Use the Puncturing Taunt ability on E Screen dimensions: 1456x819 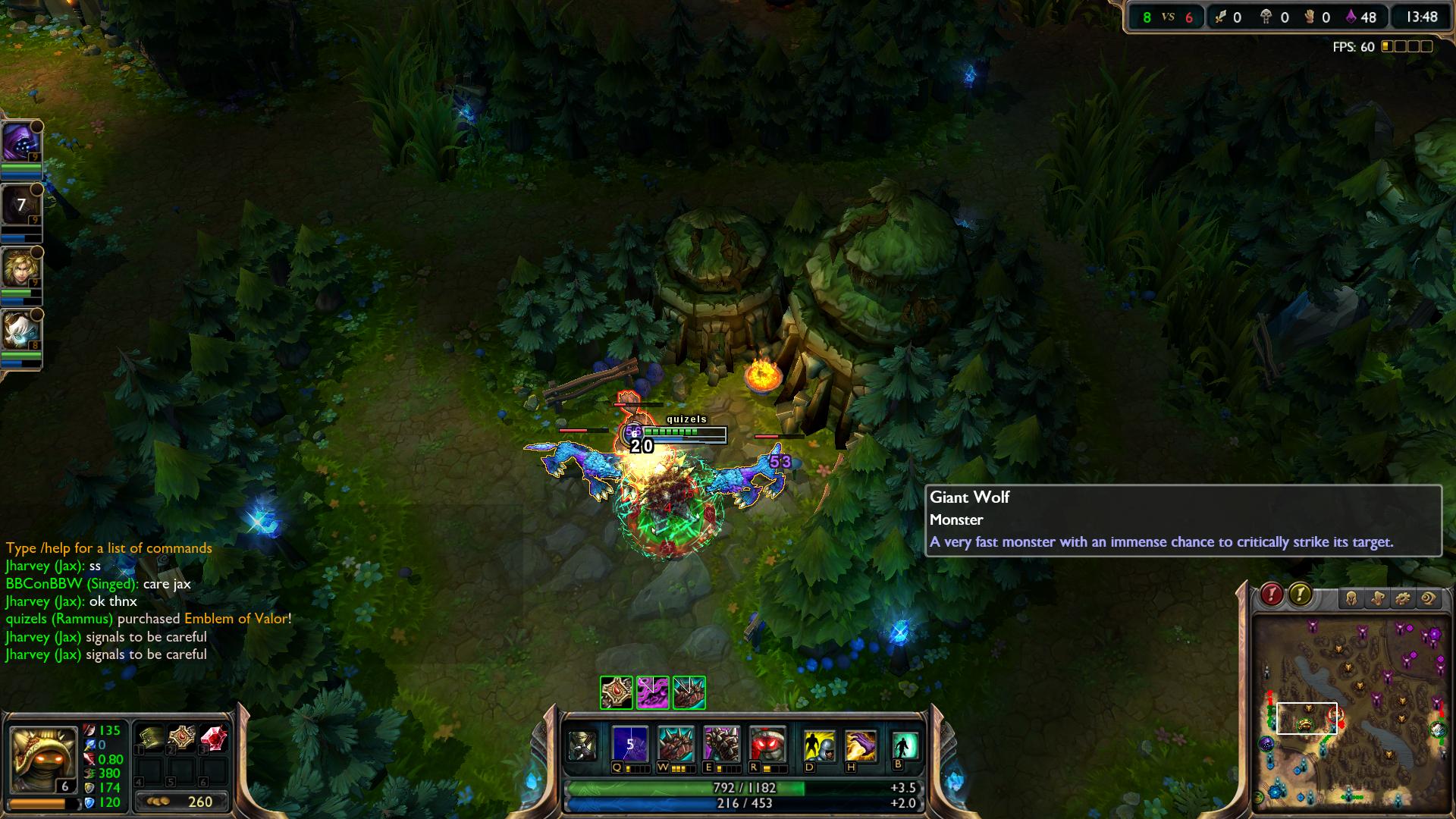[x=720, y=744]
